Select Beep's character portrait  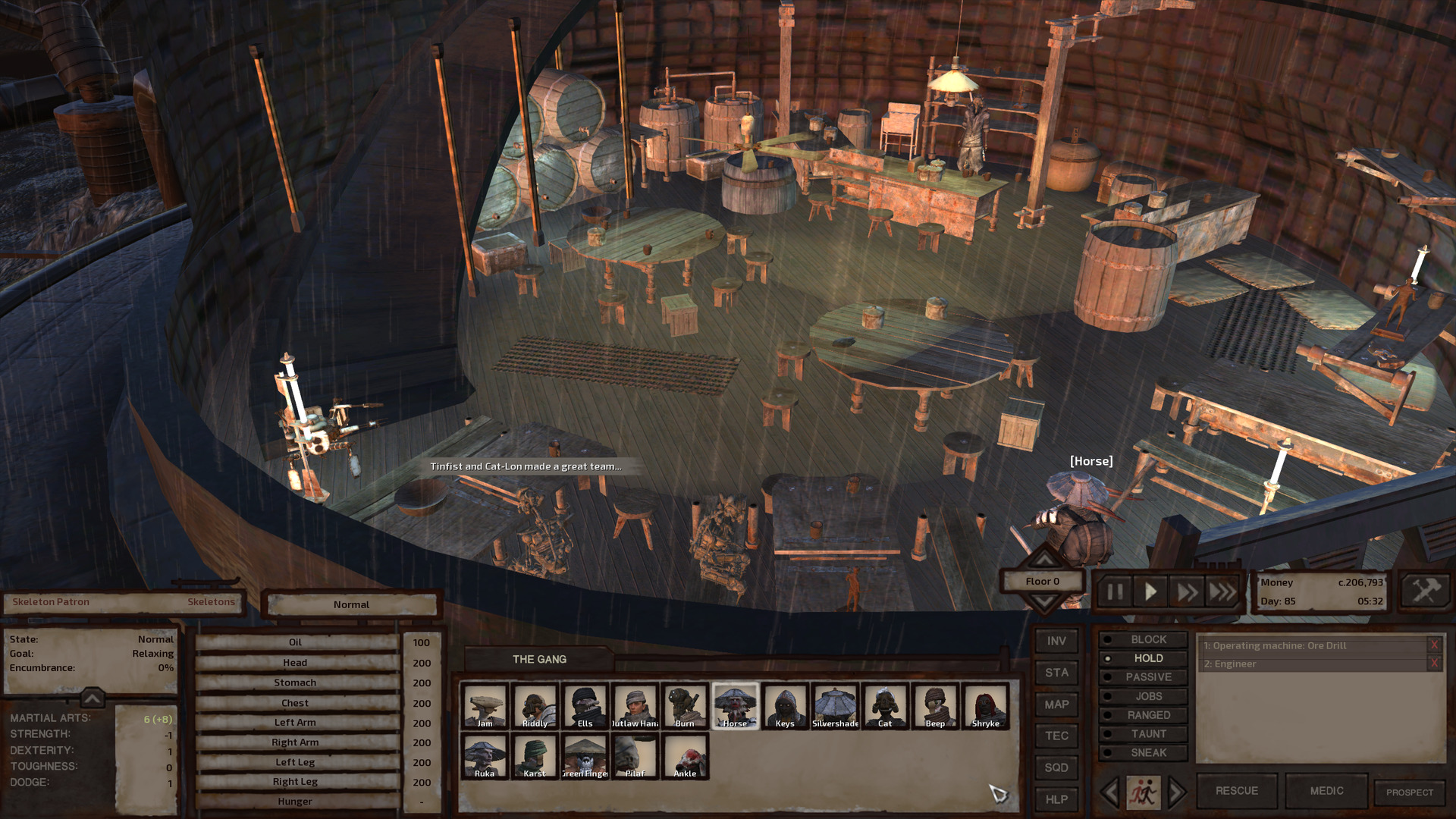[935, 705]
